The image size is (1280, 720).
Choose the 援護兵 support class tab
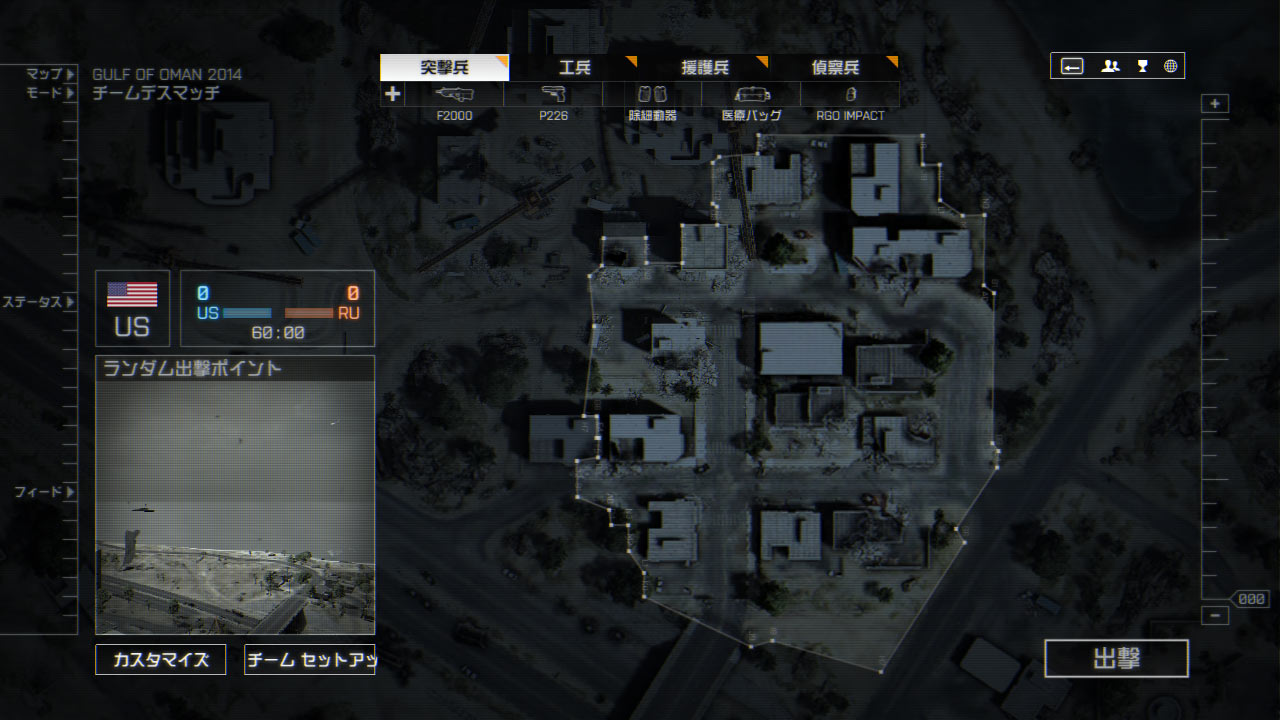coord(705,68)
